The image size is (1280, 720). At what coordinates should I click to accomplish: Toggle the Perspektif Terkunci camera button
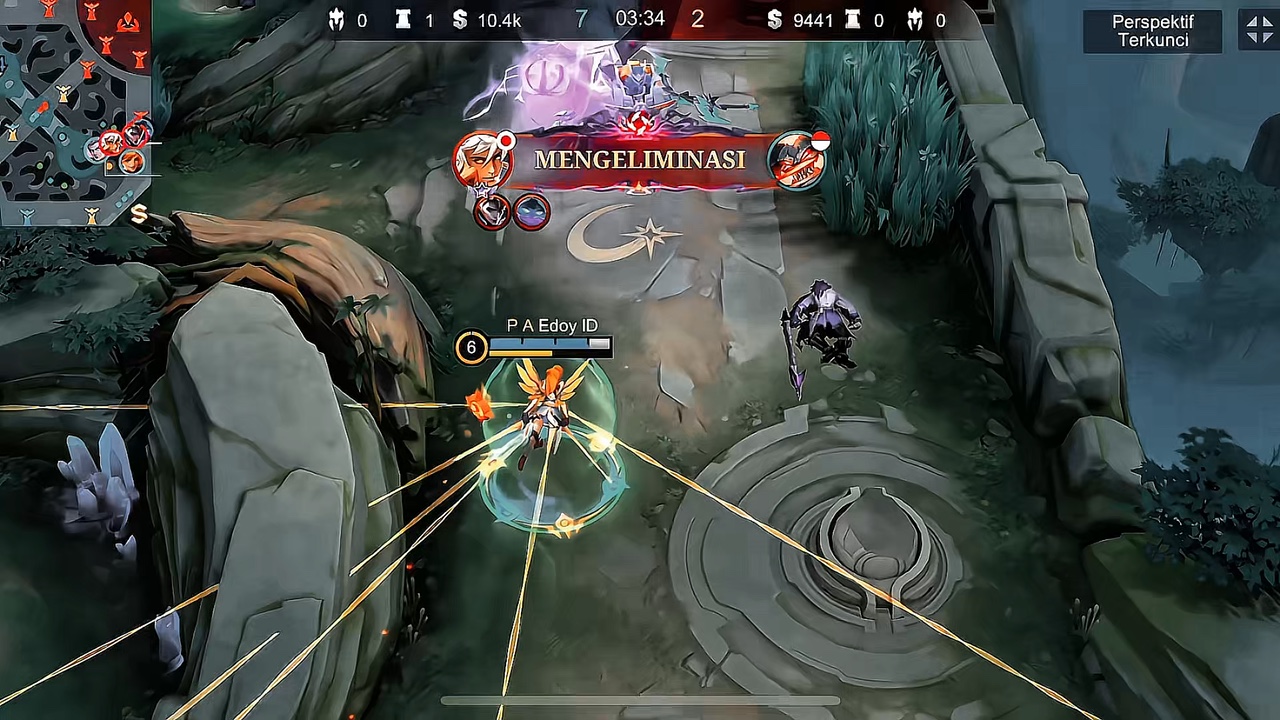click(1152, 31)
